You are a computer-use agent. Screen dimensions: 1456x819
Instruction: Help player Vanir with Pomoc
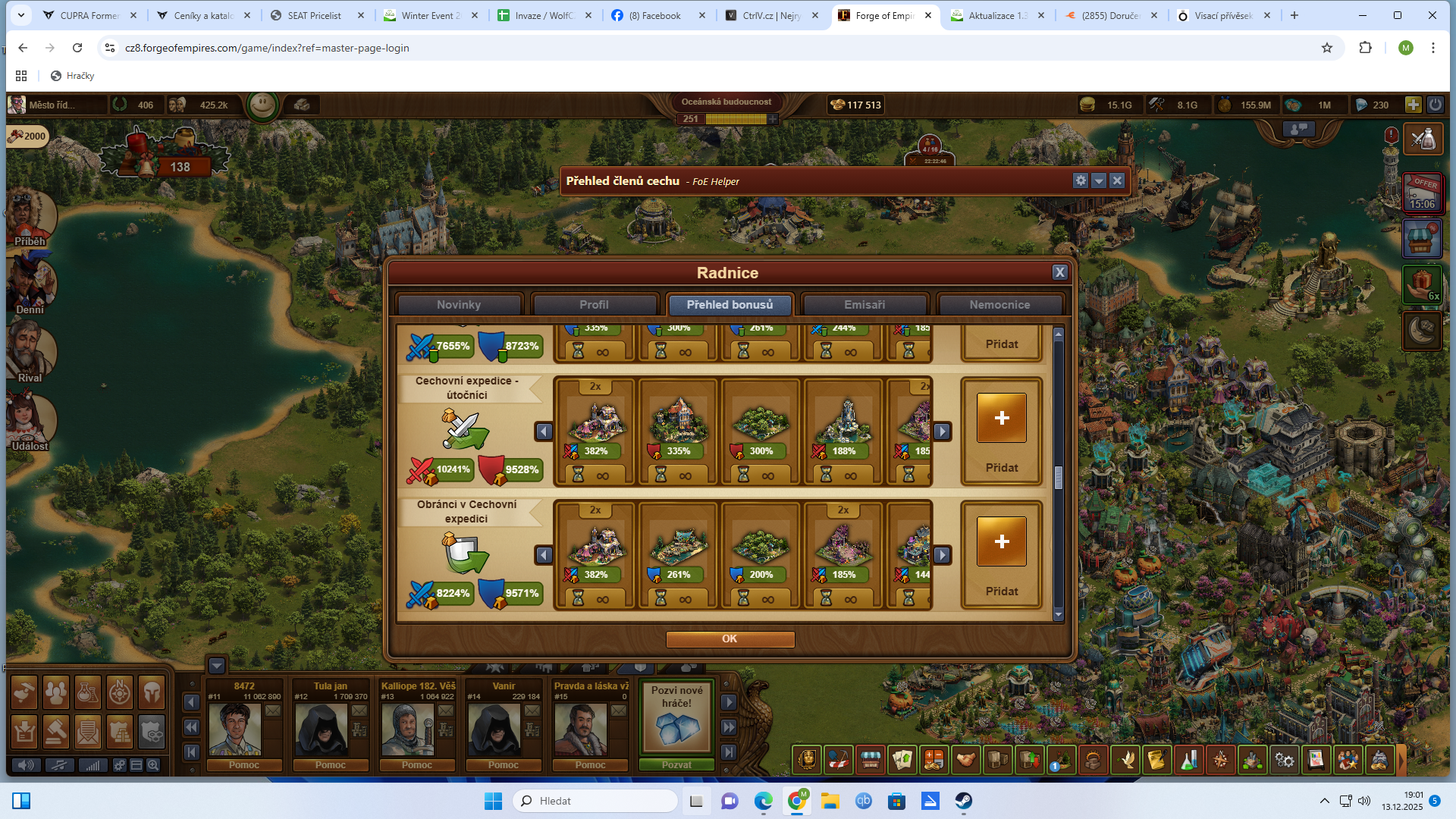point(504,765)
